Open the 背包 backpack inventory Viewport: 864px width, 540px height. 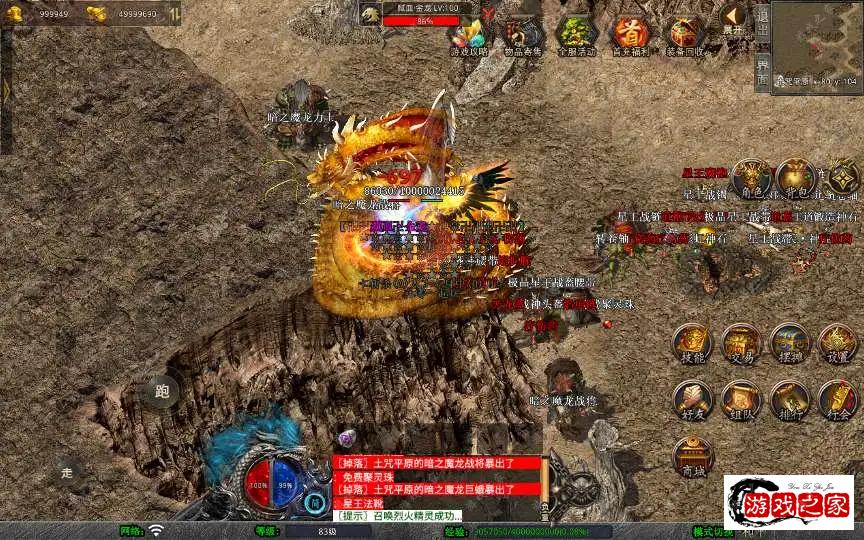pyautogui.click(x=796, y=180)
